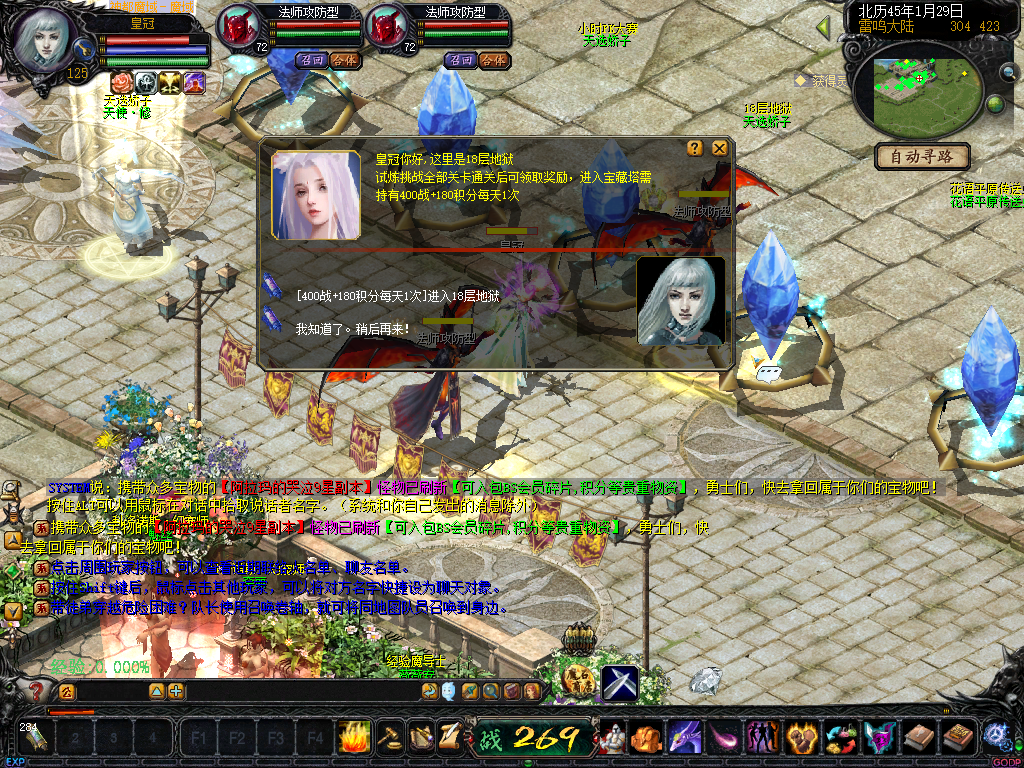
Task: Open the gear settings icon
Action: (x=996, y=737)
